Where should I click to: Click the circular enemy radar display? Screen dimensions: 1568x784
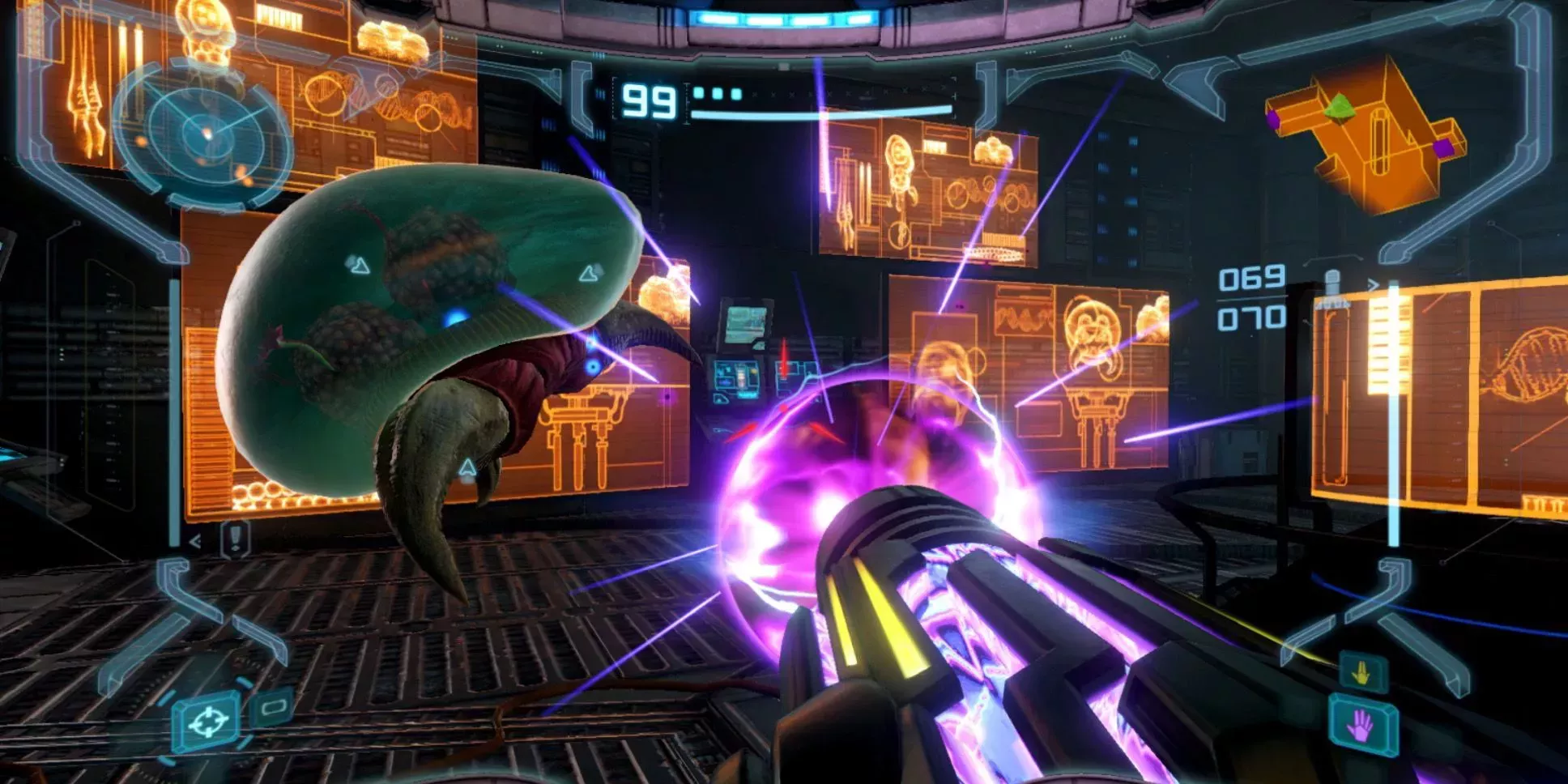pos(202,134)
